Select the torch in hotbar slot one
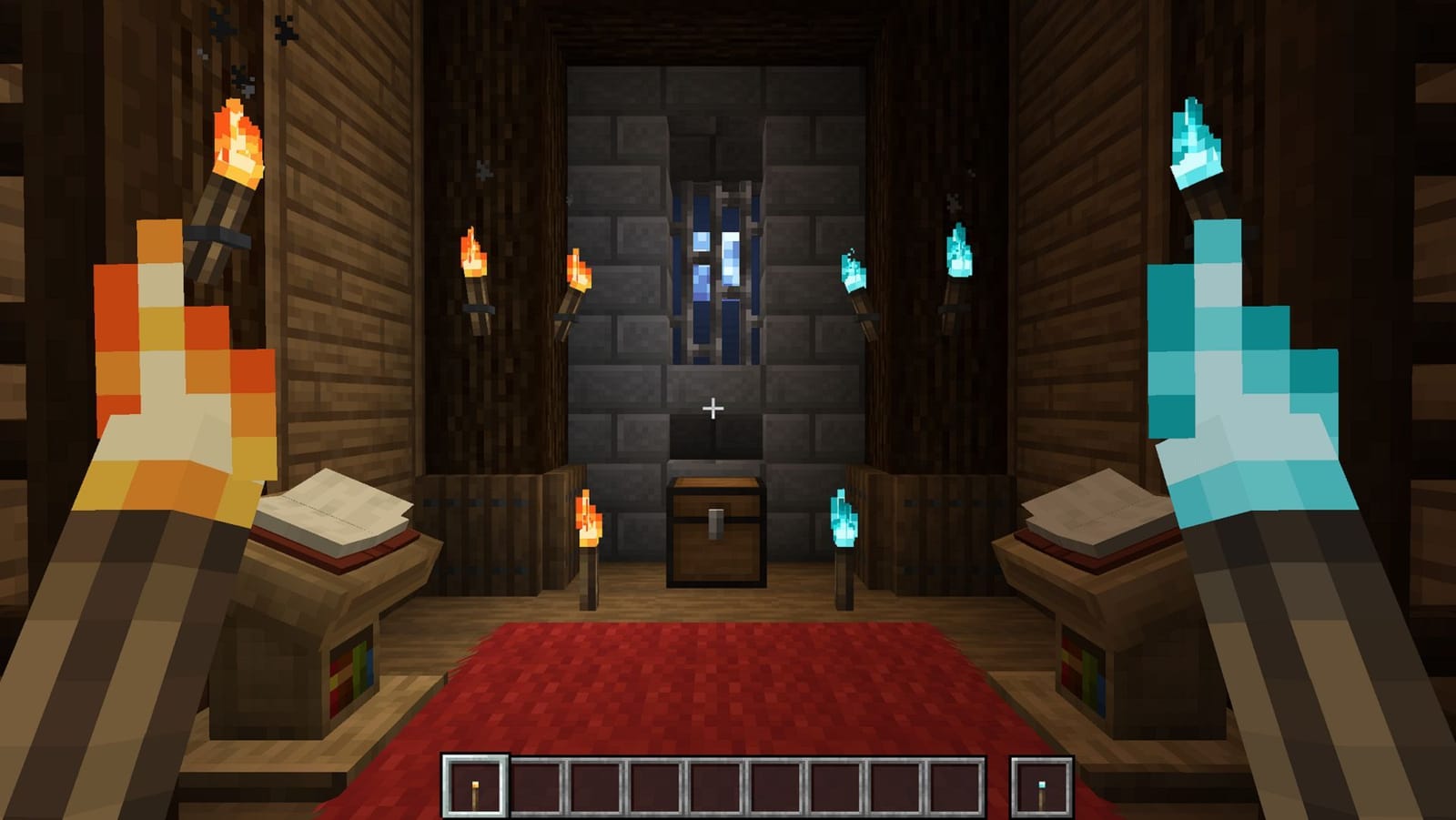 coord(474,785)
